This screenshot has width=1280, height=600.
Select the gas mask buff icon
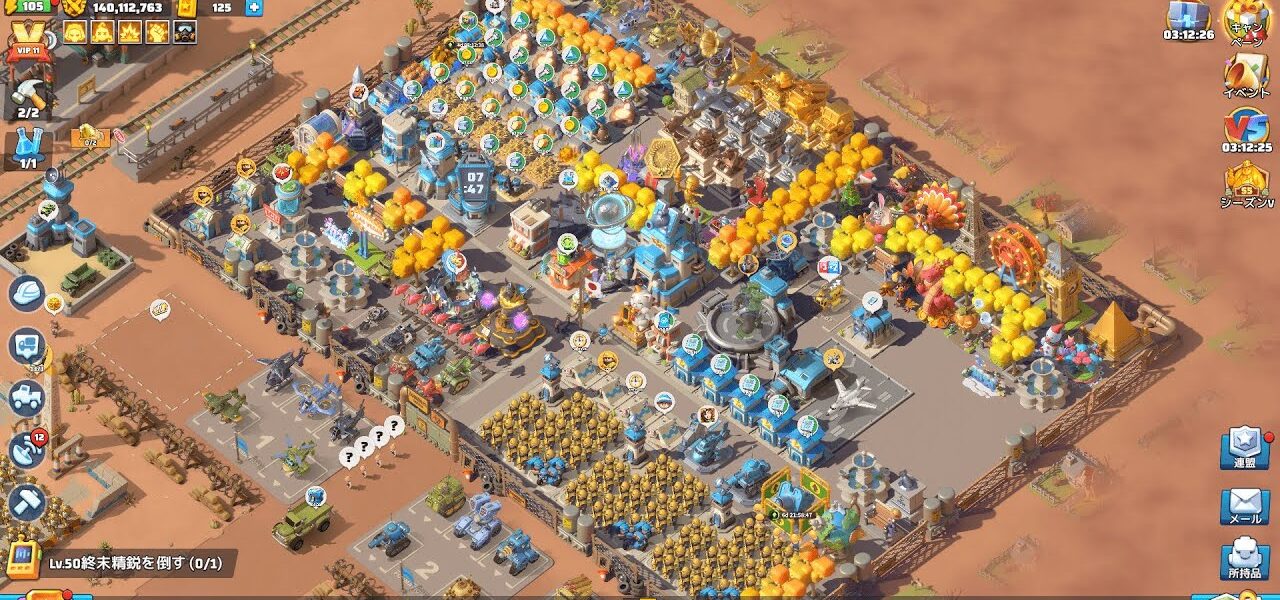(184, 32)
